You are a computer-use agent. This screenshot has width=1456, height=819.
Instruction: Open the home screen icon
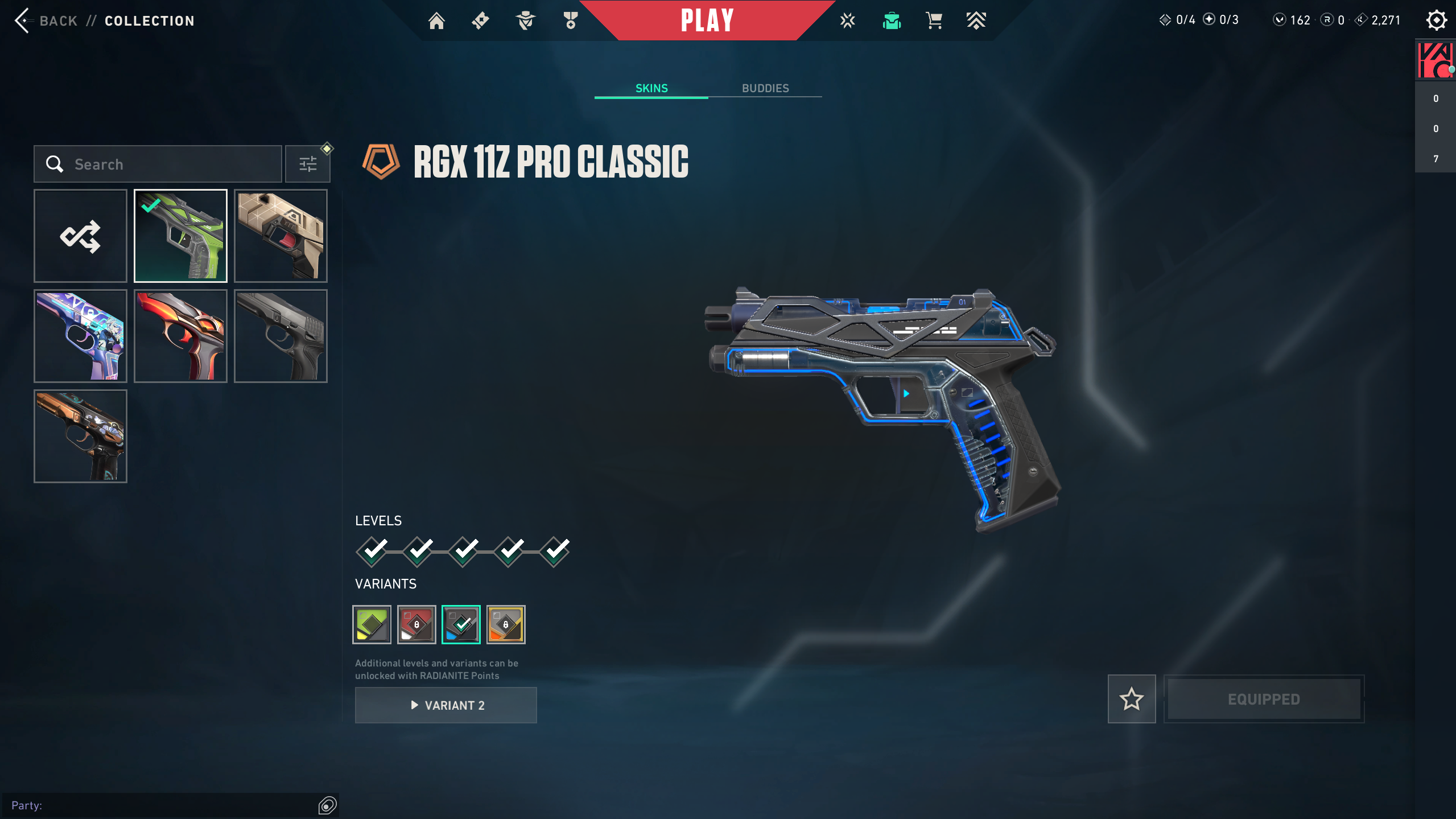point(436,21)
